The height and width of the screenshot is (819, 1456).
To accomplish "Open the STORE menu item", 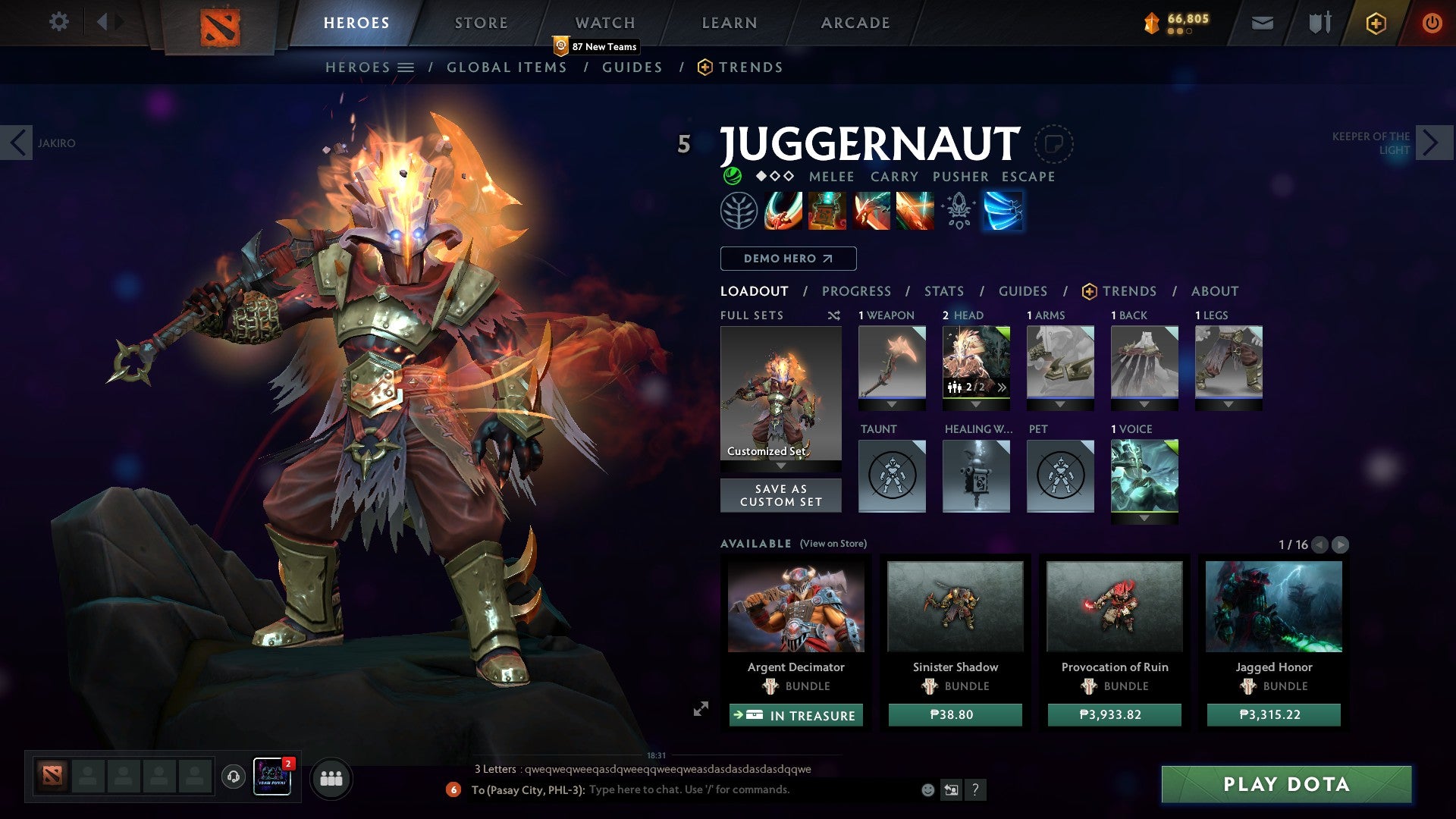I will [480, 22].
